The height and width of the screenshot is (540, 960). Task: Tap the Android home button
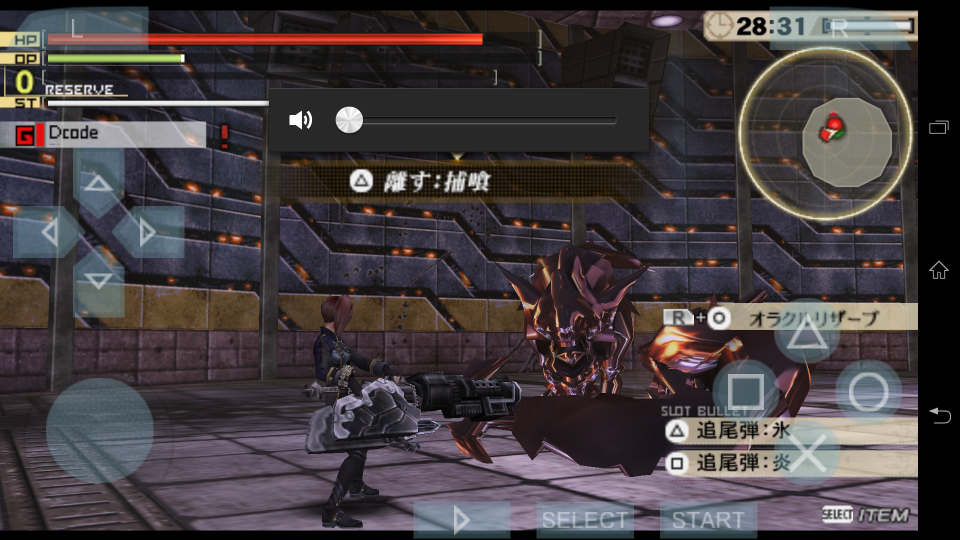click(938, 270)
